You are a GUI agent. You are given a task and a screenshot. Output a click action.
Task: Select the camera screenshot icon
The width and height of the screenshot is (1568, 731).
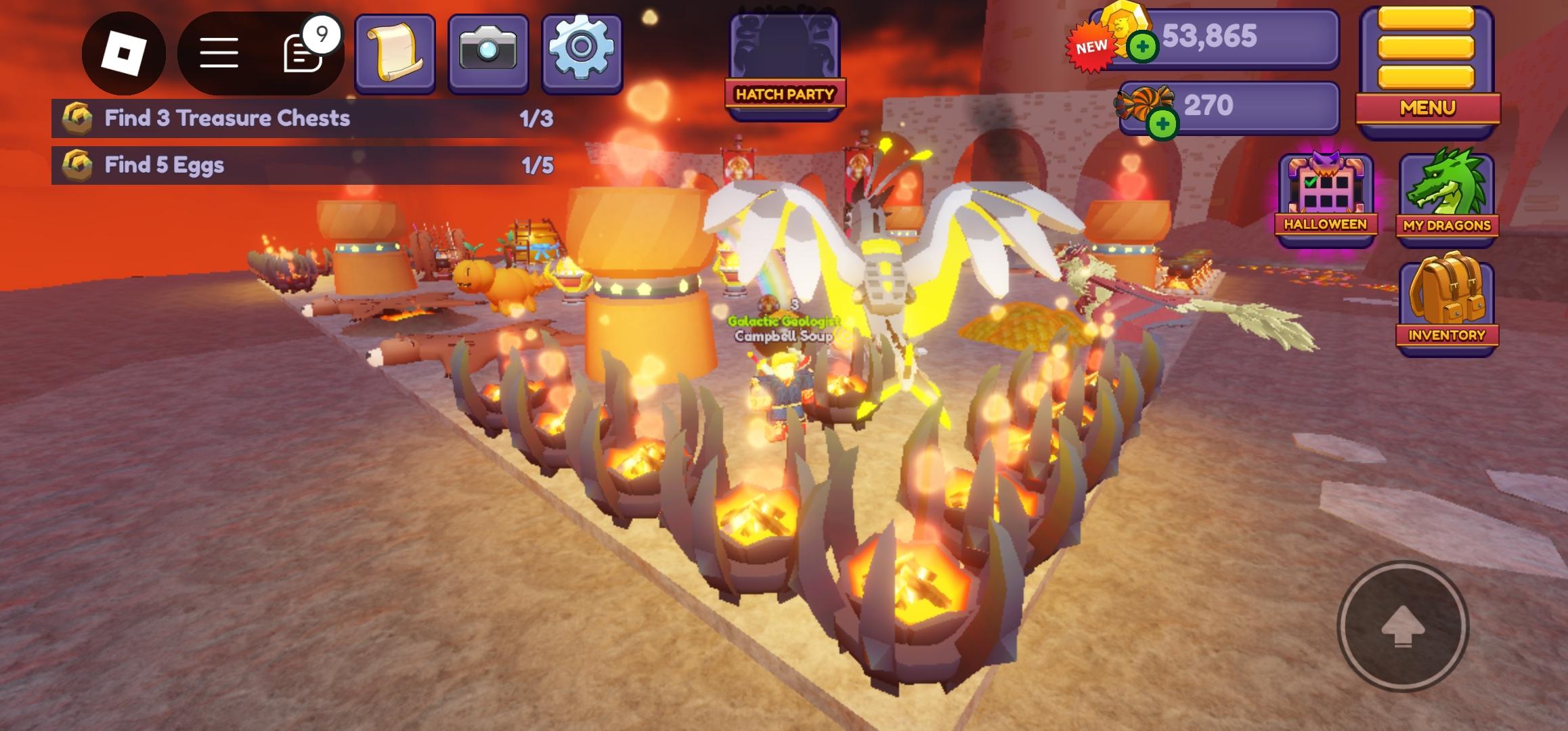(486, 50)
